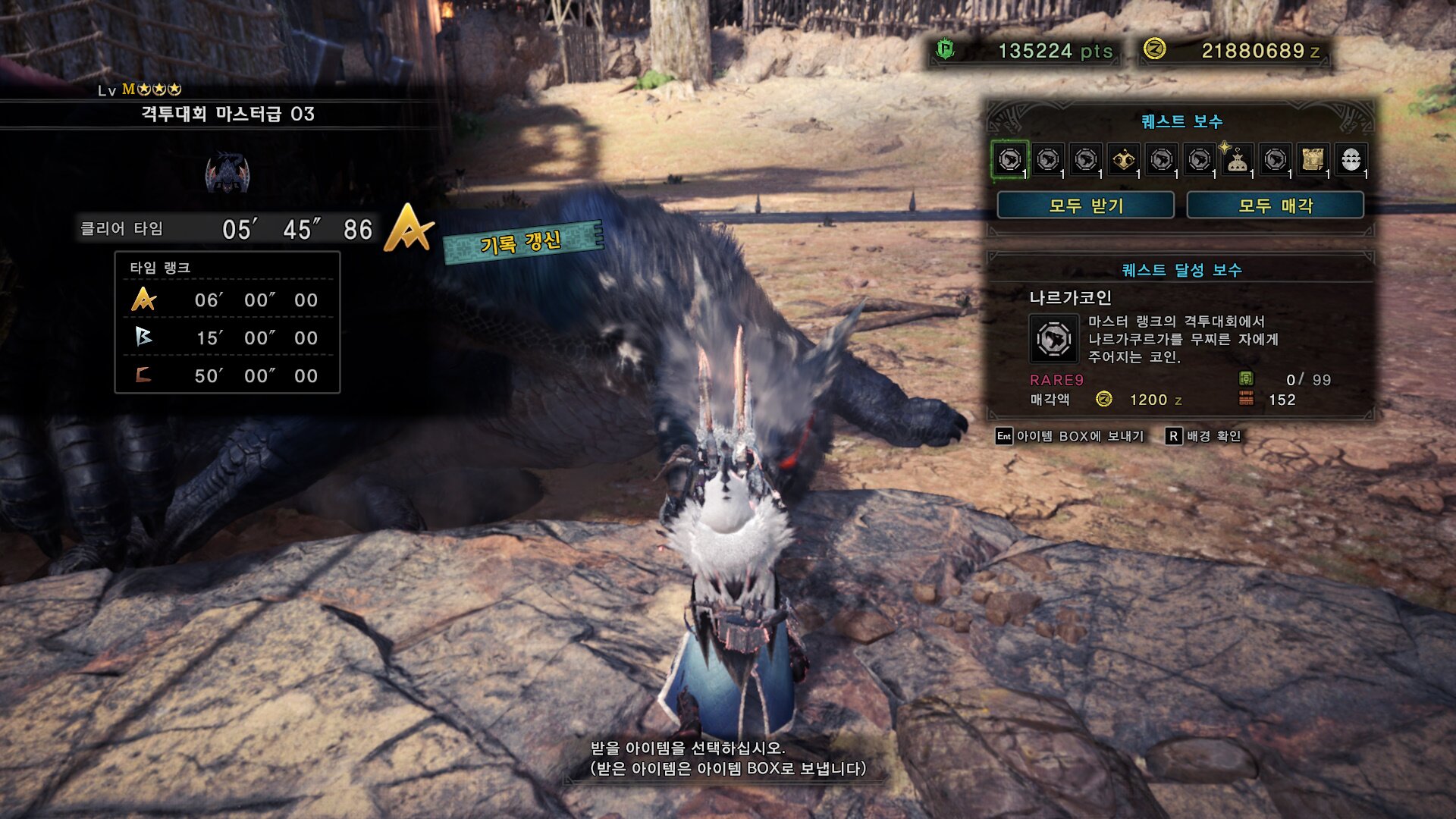Click the 모두 받기 (receive all) button
Screen dimensions: 1456x819
[1085, 206]
